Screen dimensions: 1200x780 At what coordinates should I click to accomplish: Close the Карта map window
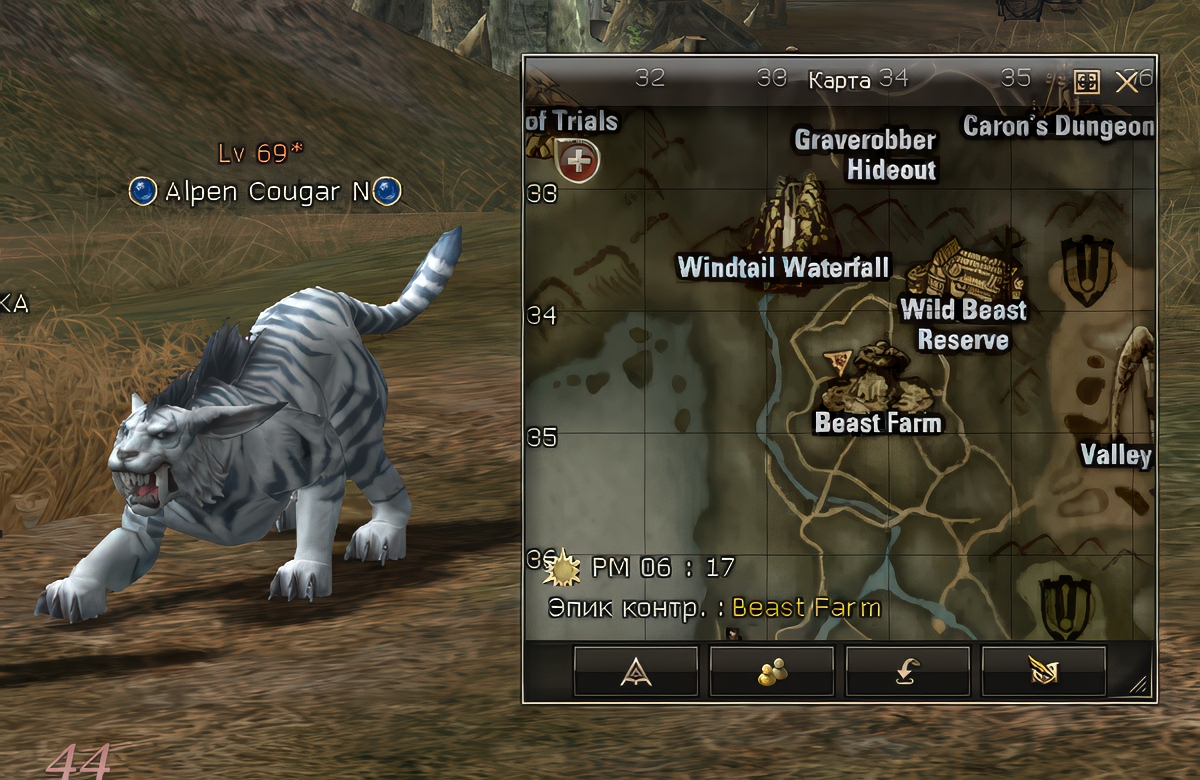[x=1126, y=82]
